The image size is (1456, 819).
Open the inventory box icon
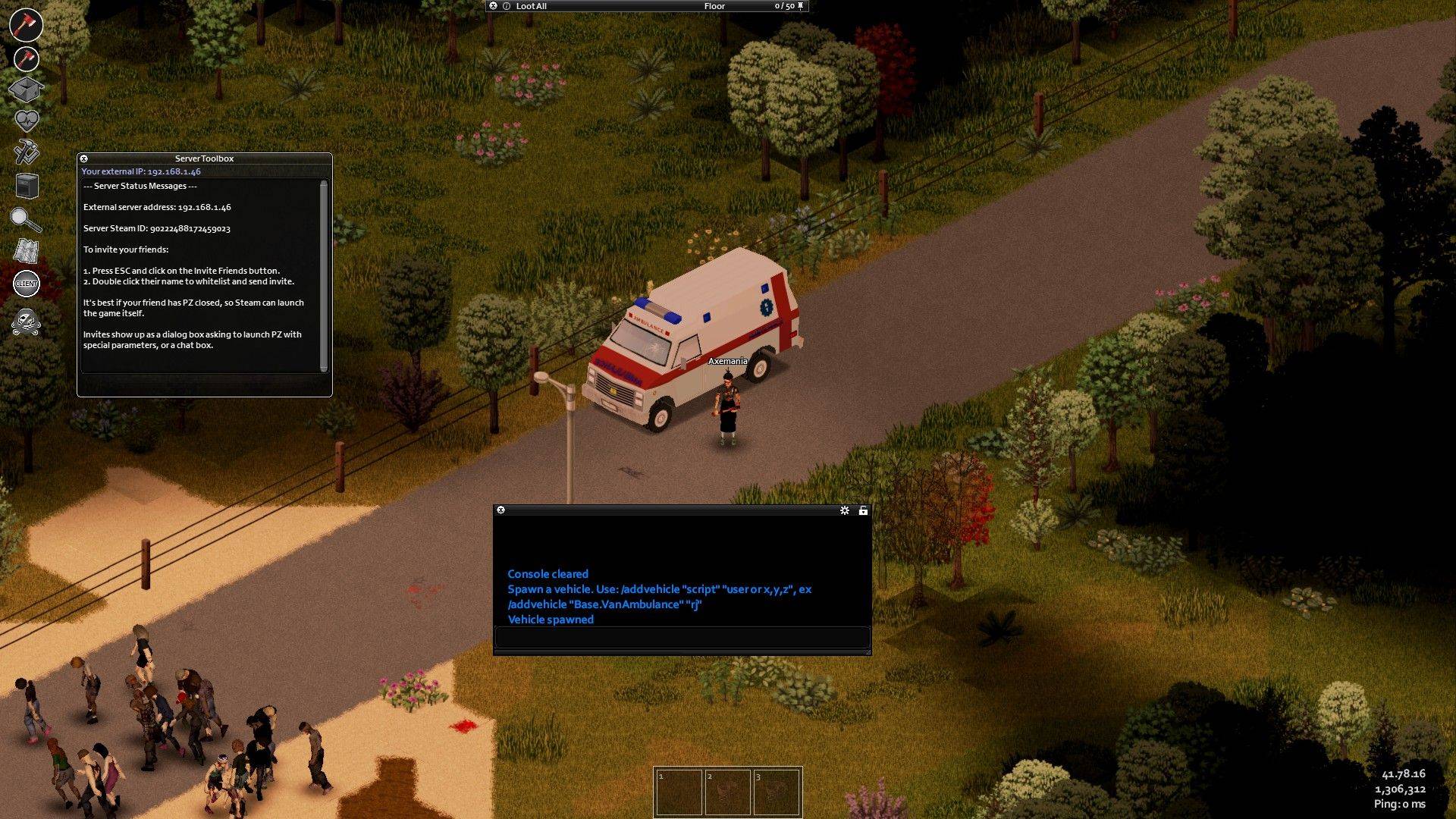tap(26, 89)
